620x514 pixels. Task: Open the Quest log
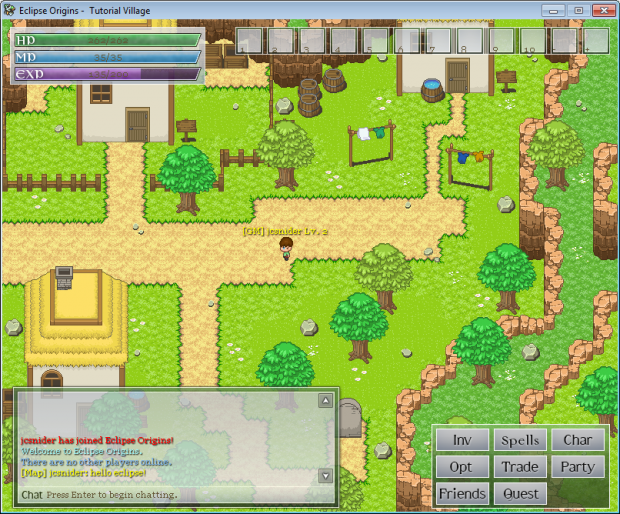[520, 494]
